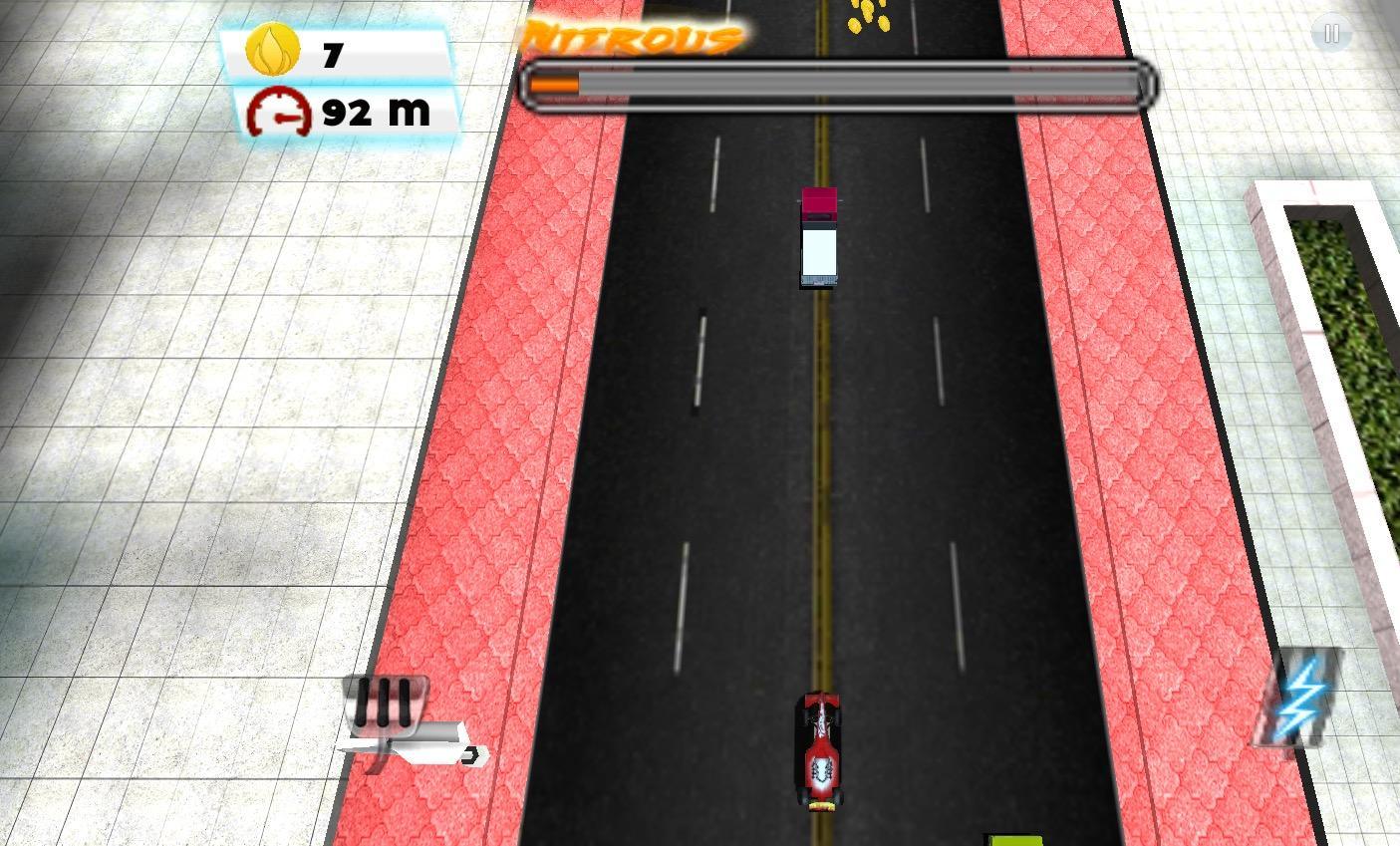Click the white truck ahead on the road
The height and width of the screenshot is (846, 1400).
[819, 239]
